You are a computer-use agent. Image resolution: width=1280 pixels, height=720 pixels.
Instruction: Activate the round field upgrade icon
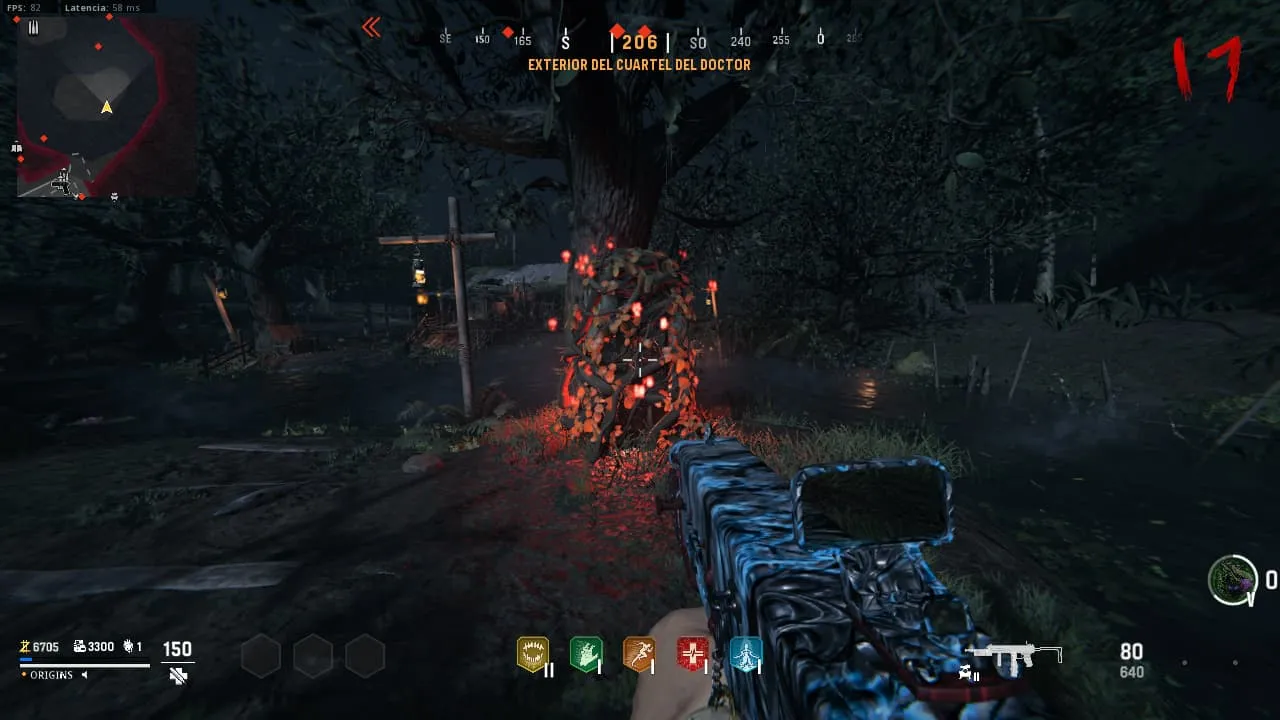pyautogui.click(x=1232, y=580)
